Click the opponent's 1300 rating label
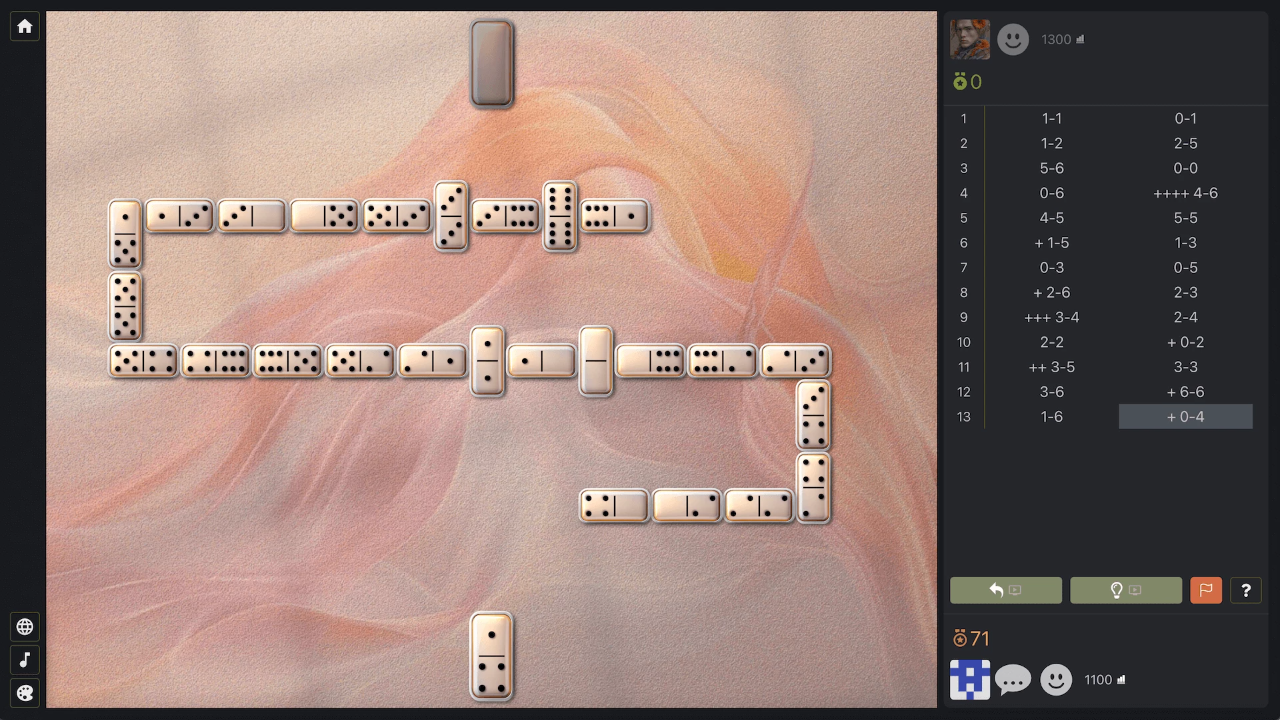The image size is (1280, 720). pos(1055,39)
